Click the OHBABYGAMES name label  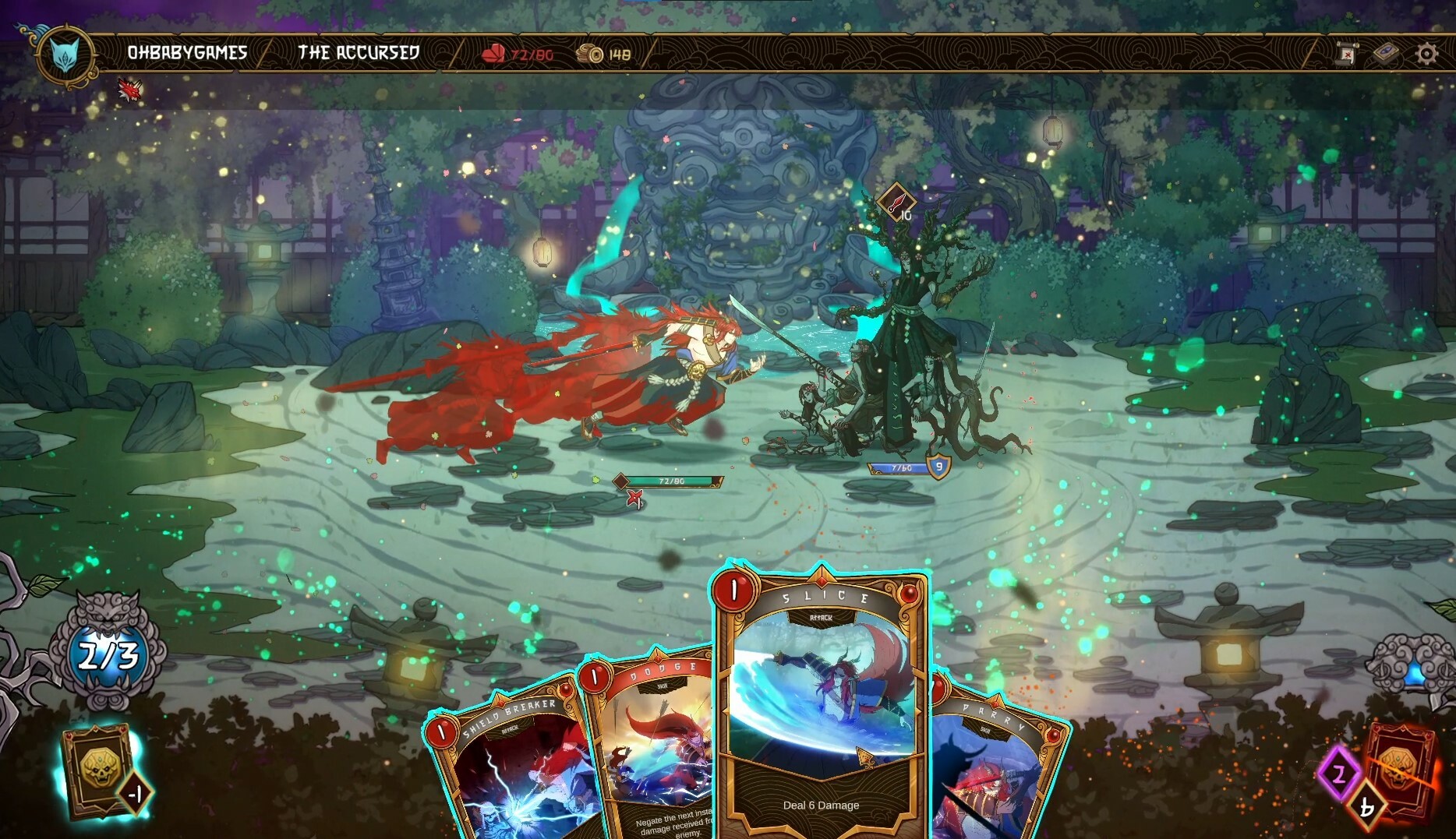[x=187, y=52]
